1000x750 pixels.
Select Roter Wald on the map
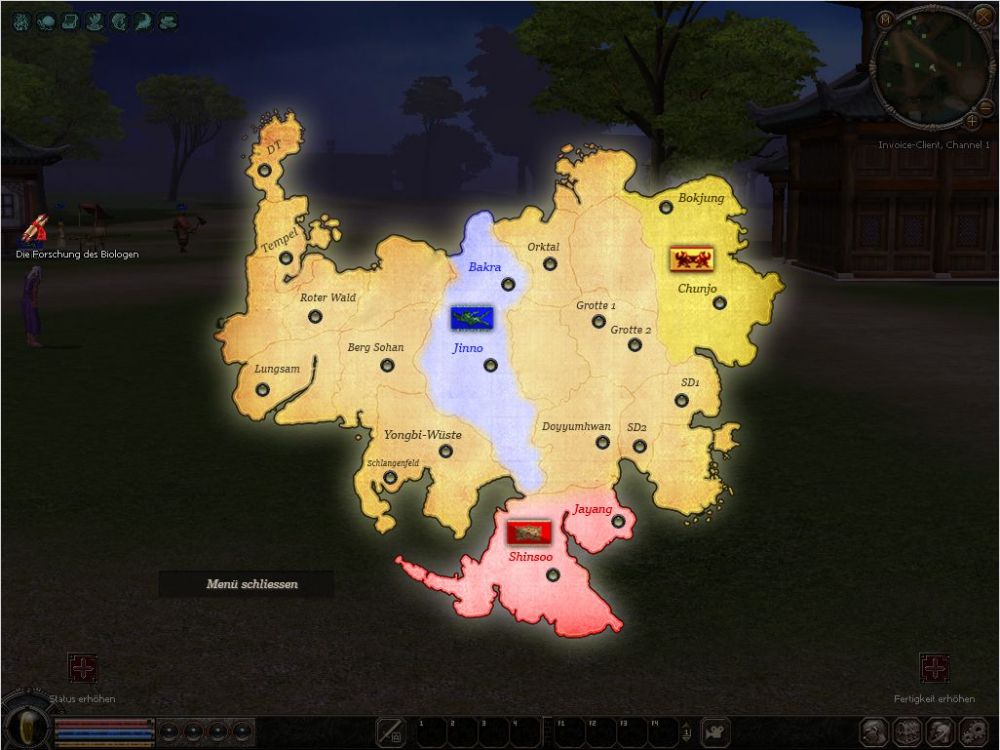(x=315, y=316)
